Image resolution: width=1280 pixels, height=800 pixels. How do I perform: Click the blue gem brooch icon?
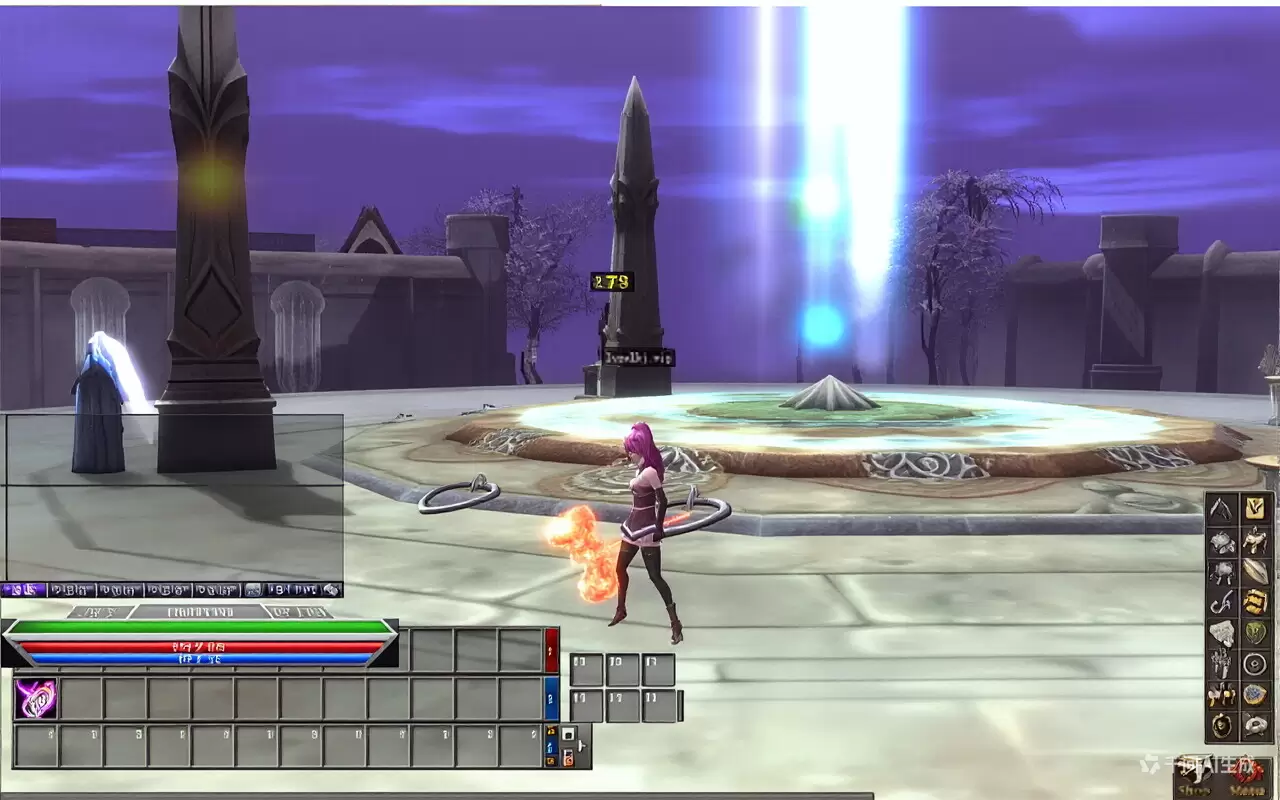coord(1254,694)
